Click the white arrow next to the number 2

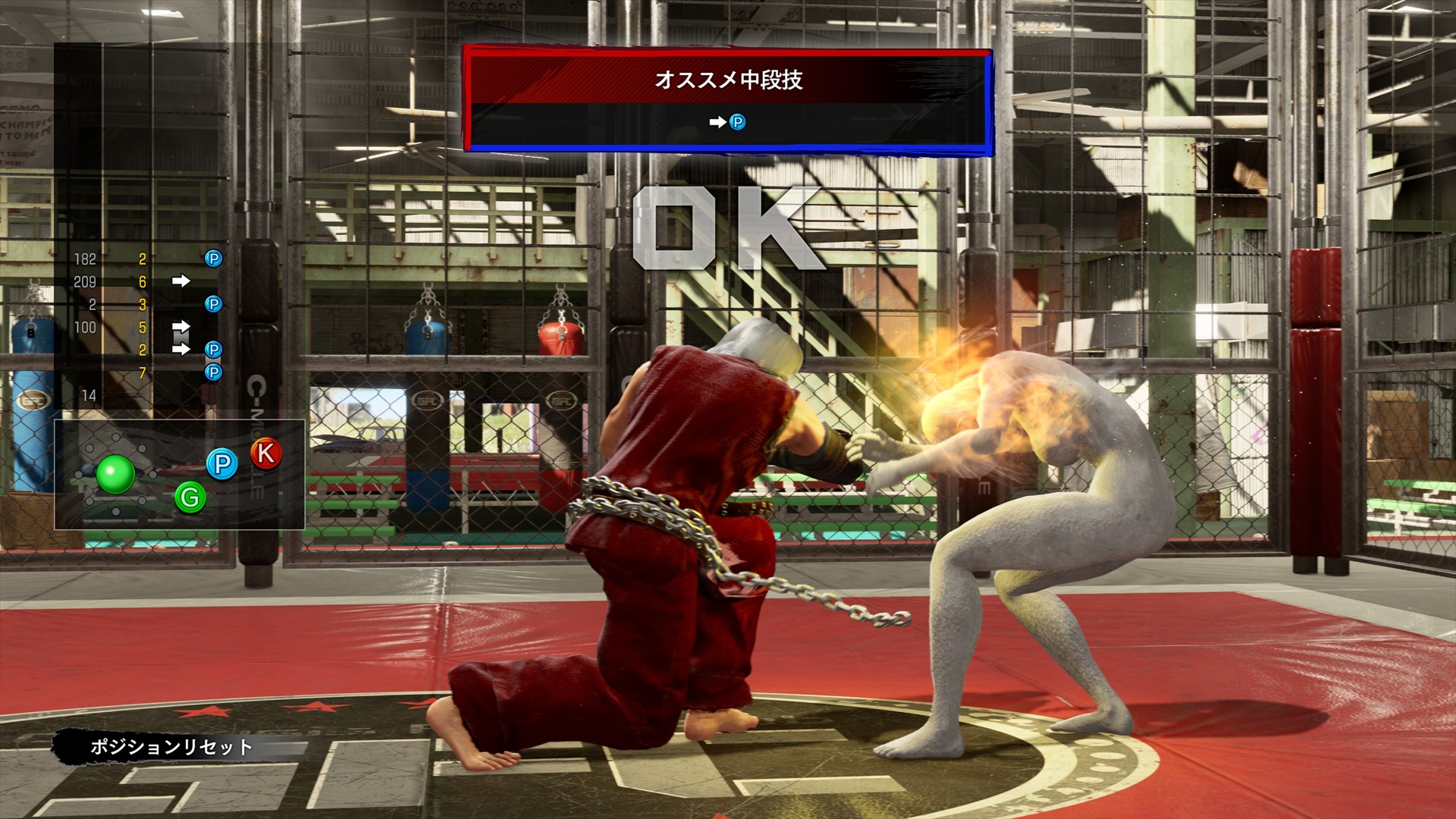(x=181, y=349)
